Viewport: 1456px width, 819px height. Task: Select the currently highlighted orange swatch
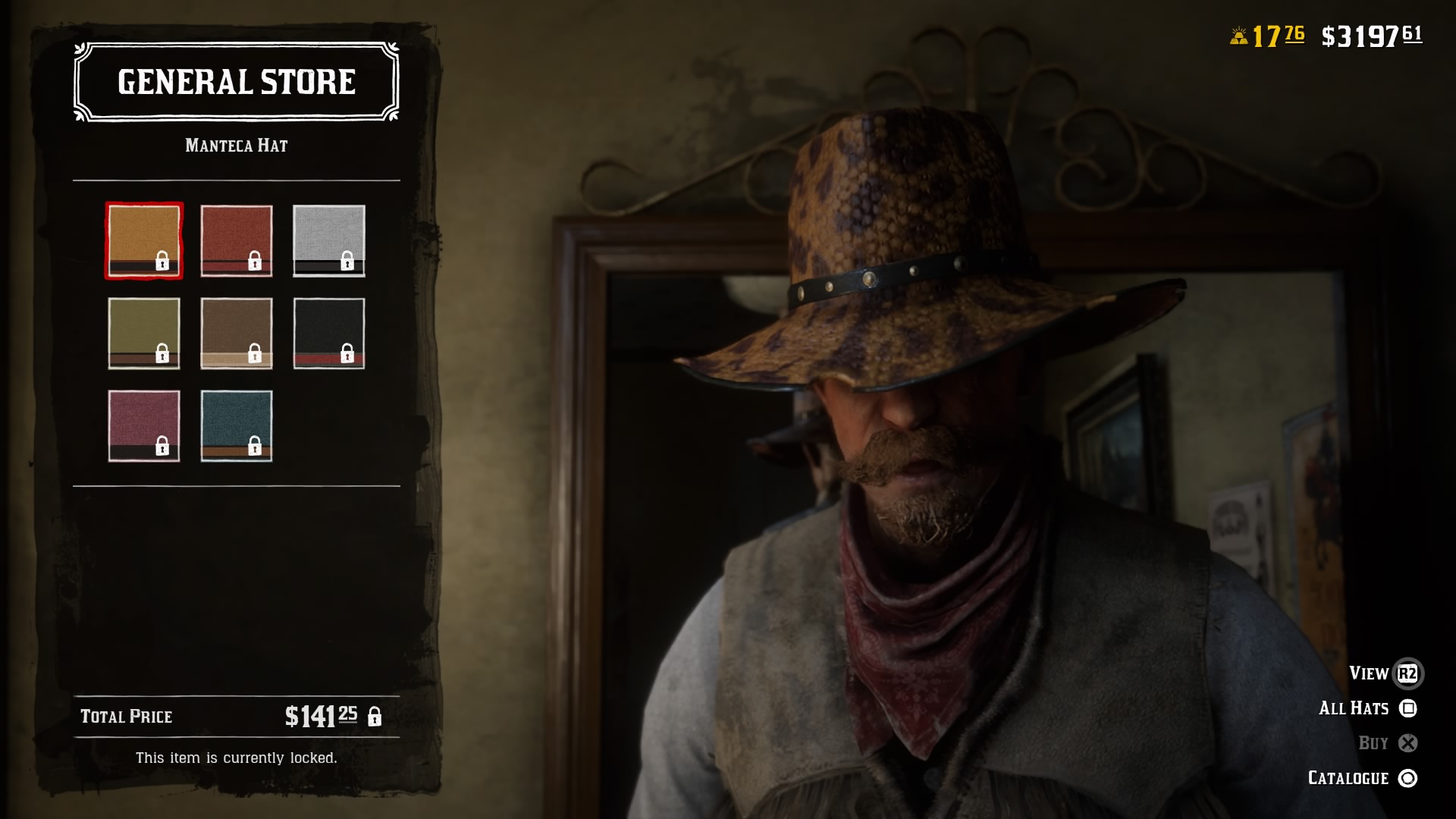(144, 240)
